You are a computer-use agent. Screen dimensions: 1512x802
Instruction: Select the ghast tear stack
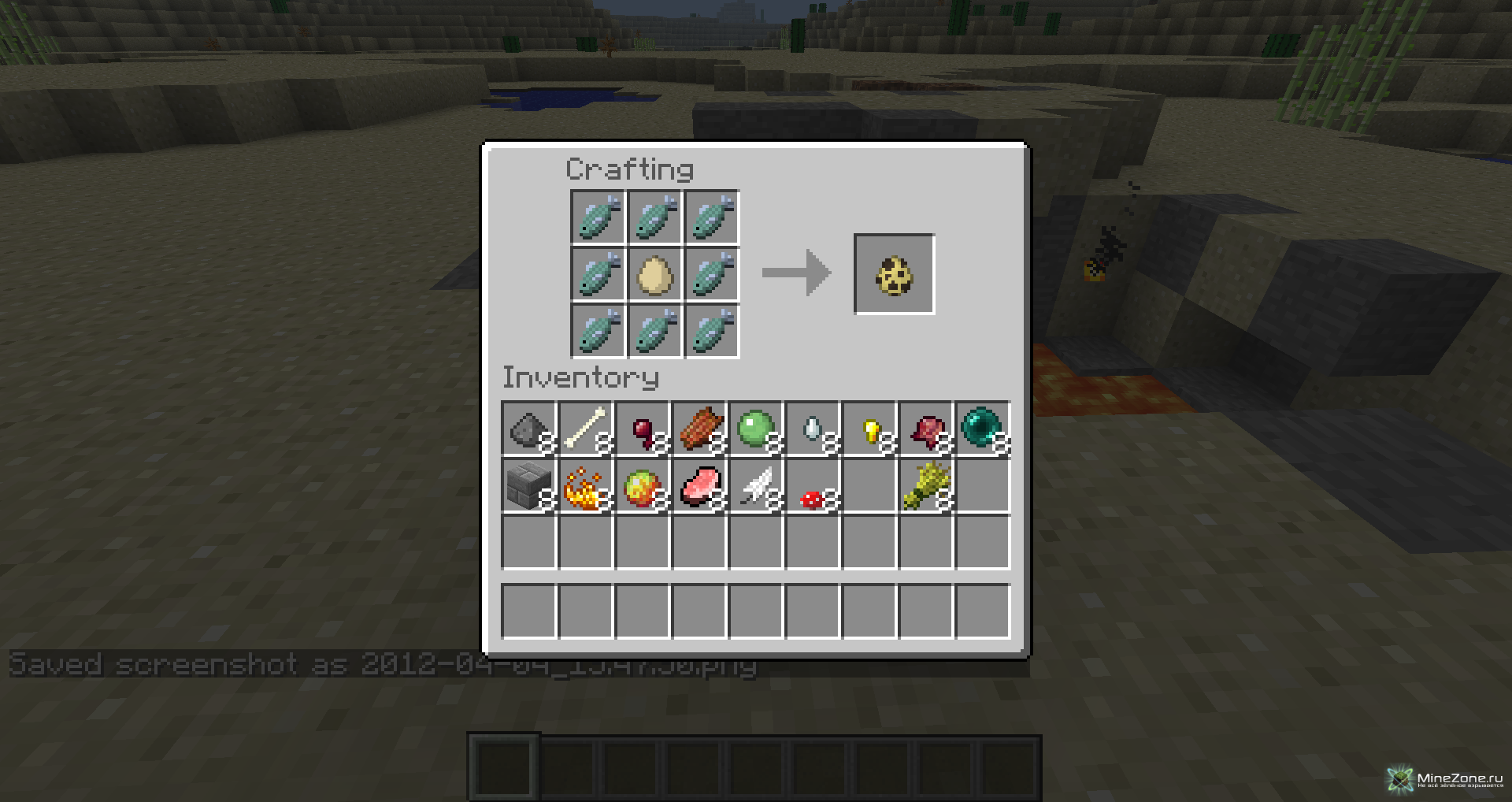click(812, 429)
